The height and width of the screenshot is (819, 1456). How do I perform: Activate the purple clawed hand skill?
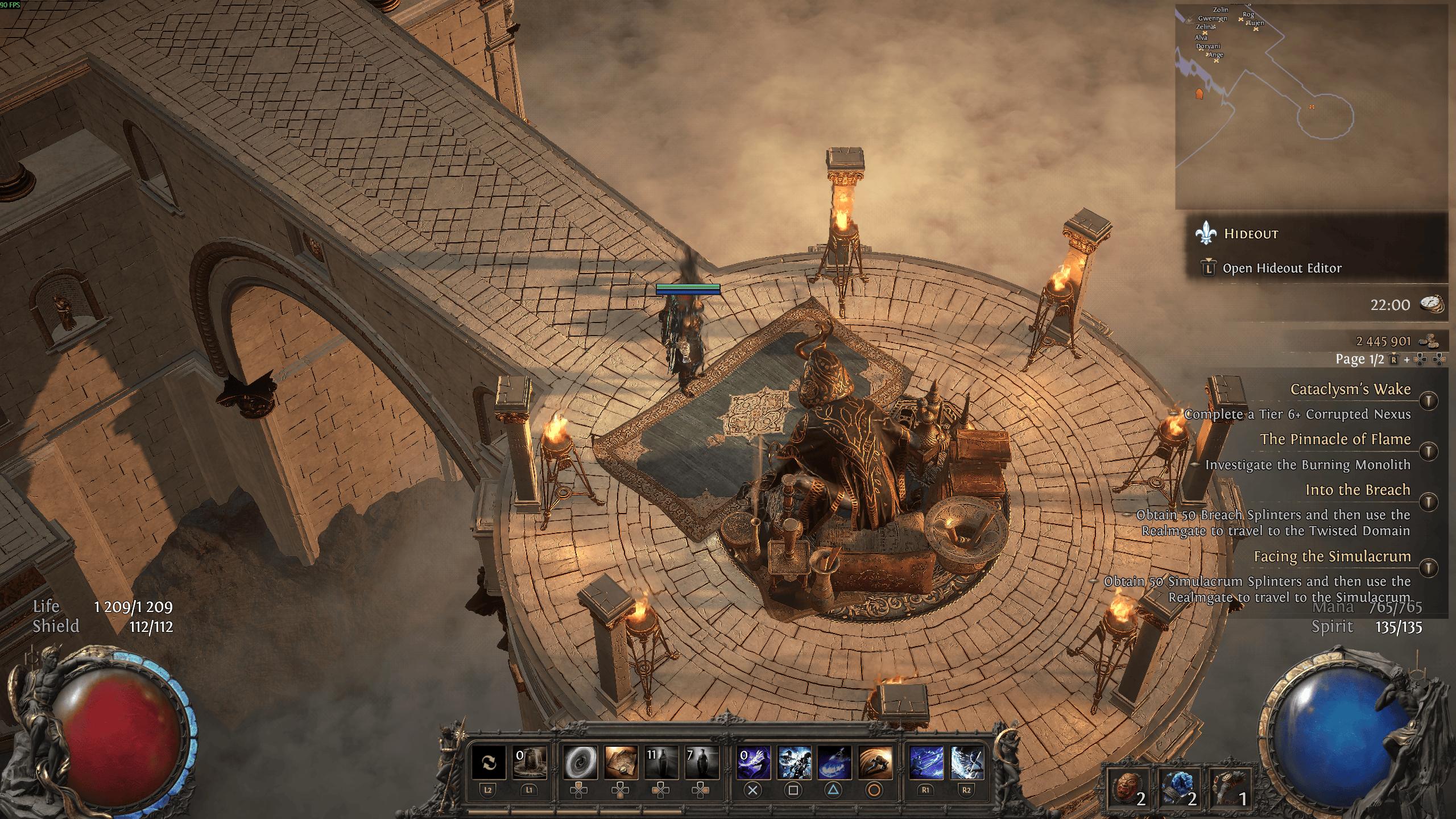pos(754,763)
